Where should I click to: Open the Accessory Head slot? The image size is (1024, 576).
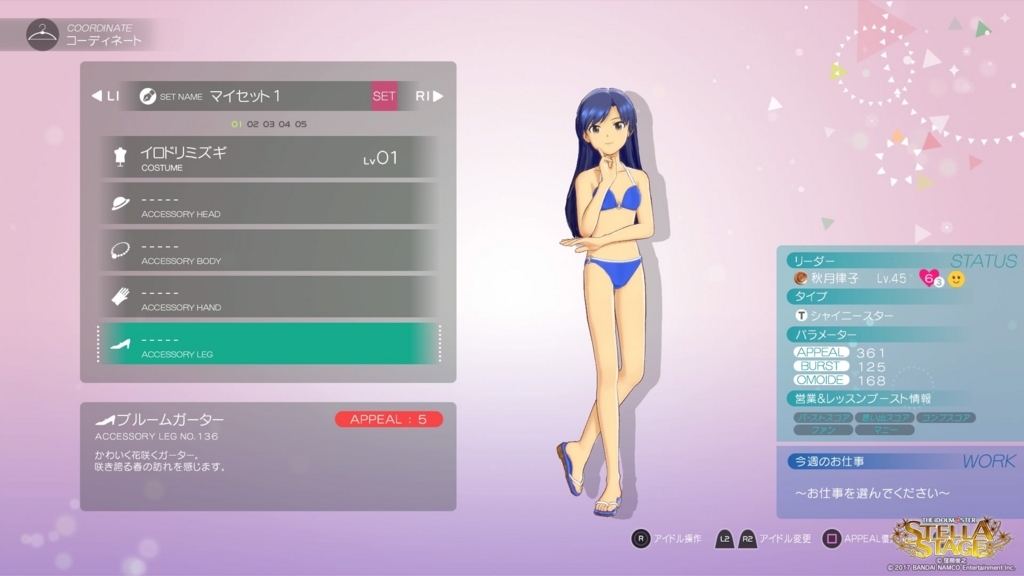pos(268,204)
